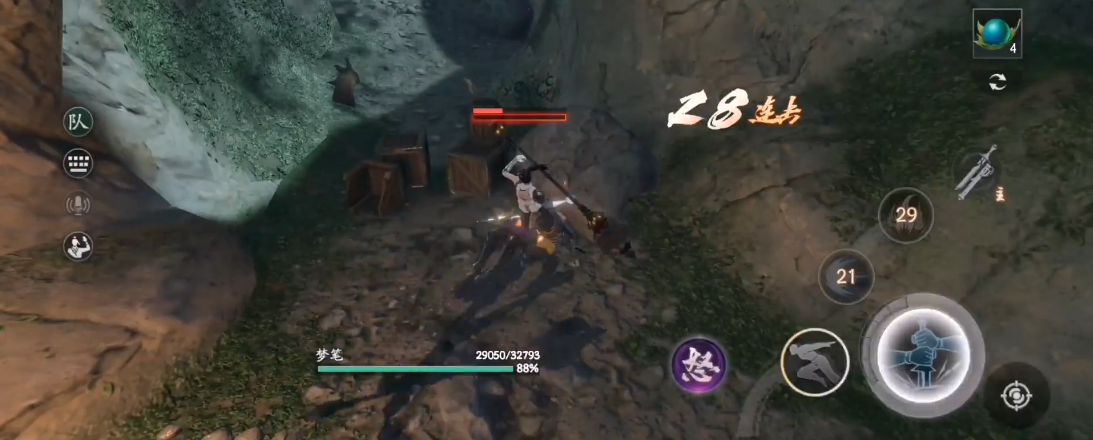The width and height of the screenshot is (1093, 440).
Task: Open the character emote icon
Action: tap(78, 246)
